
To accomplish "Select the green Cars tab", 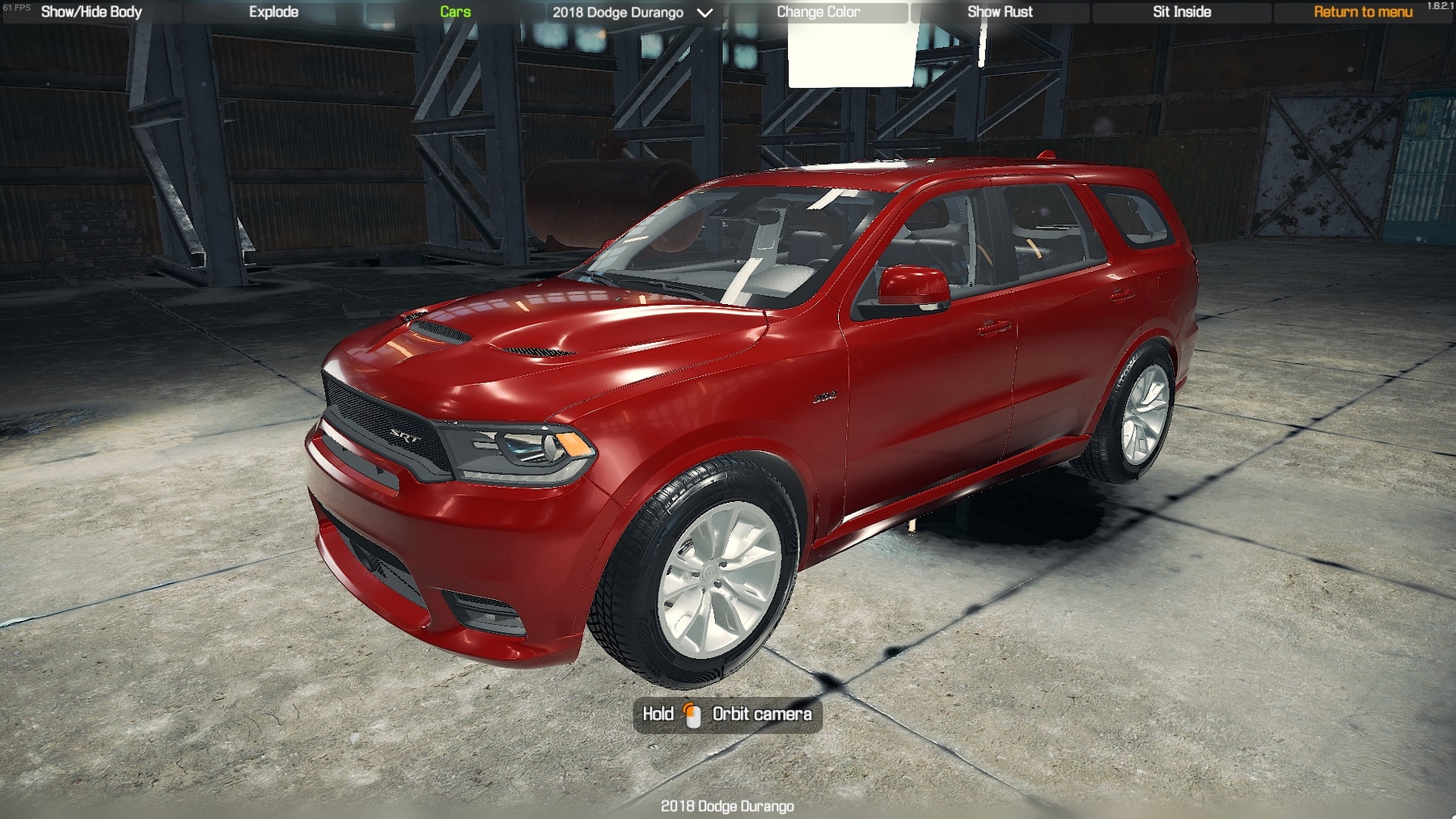I will [454, 11].
